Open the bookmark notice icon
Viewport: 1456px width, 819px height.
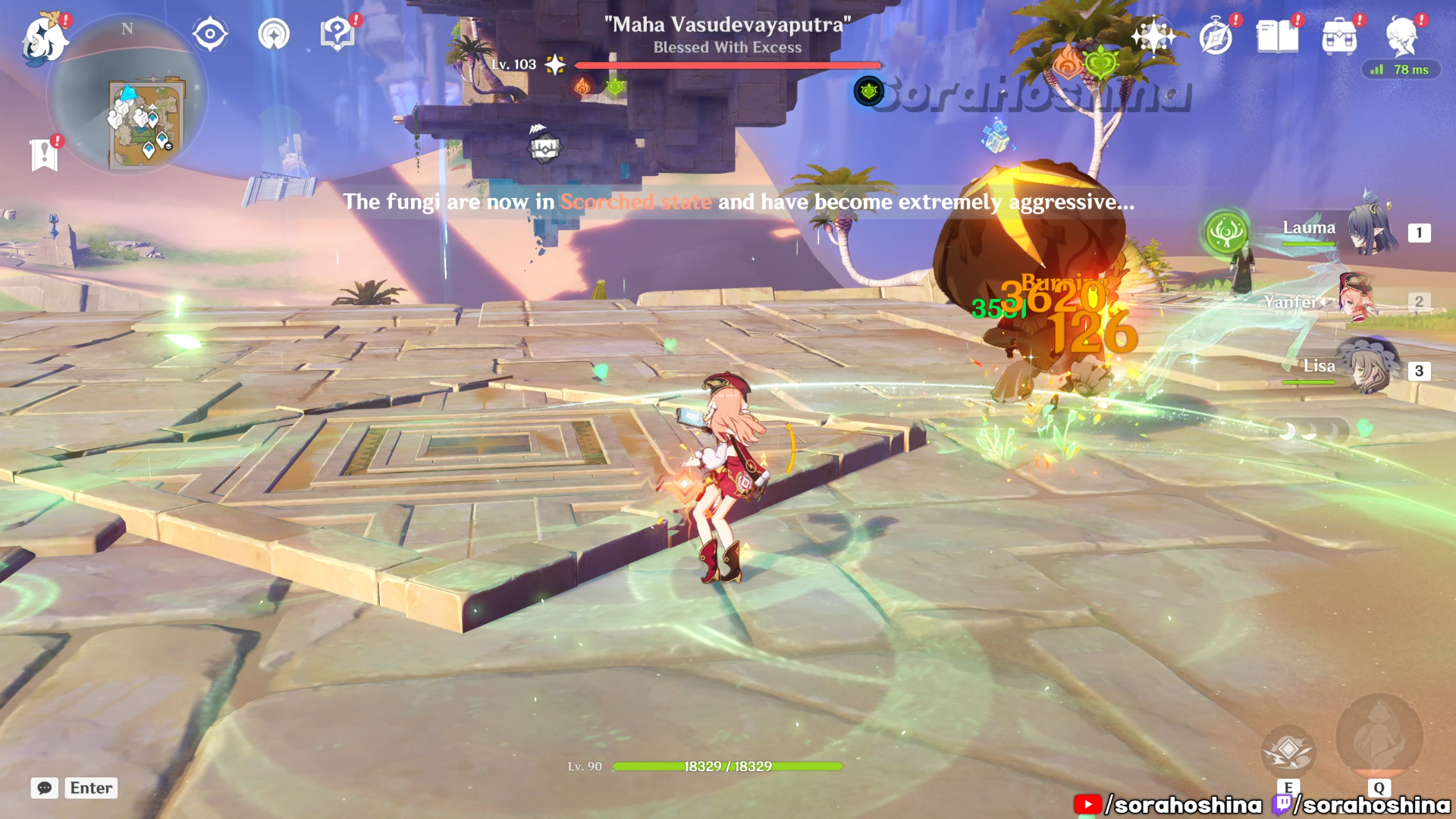[x=45, y=155]
